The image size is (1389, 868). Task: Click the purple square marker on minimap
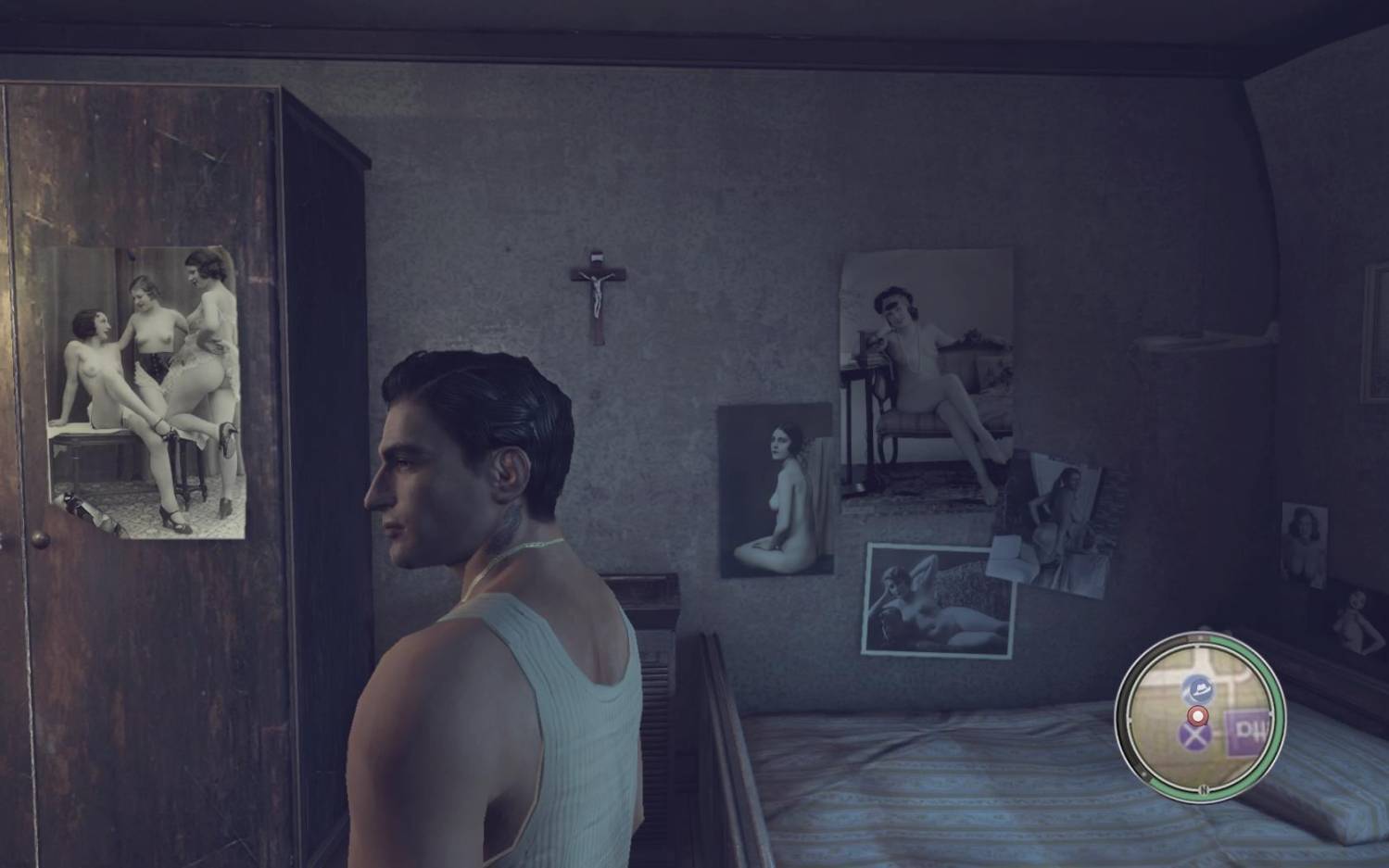click(1244, 730)
